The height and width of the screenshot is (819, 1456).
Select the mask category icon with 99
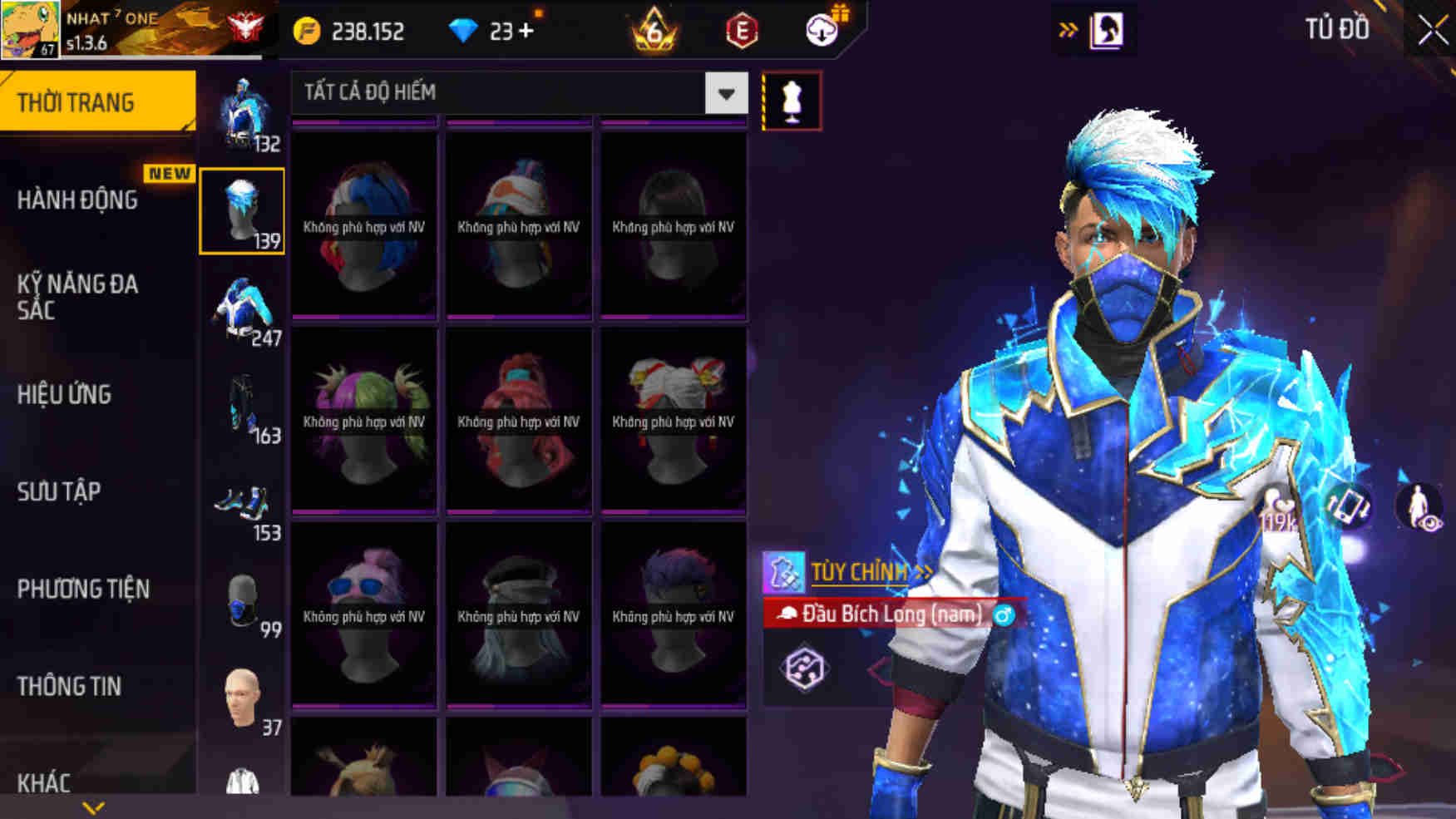pyautogui.click(x=244, y=600)
